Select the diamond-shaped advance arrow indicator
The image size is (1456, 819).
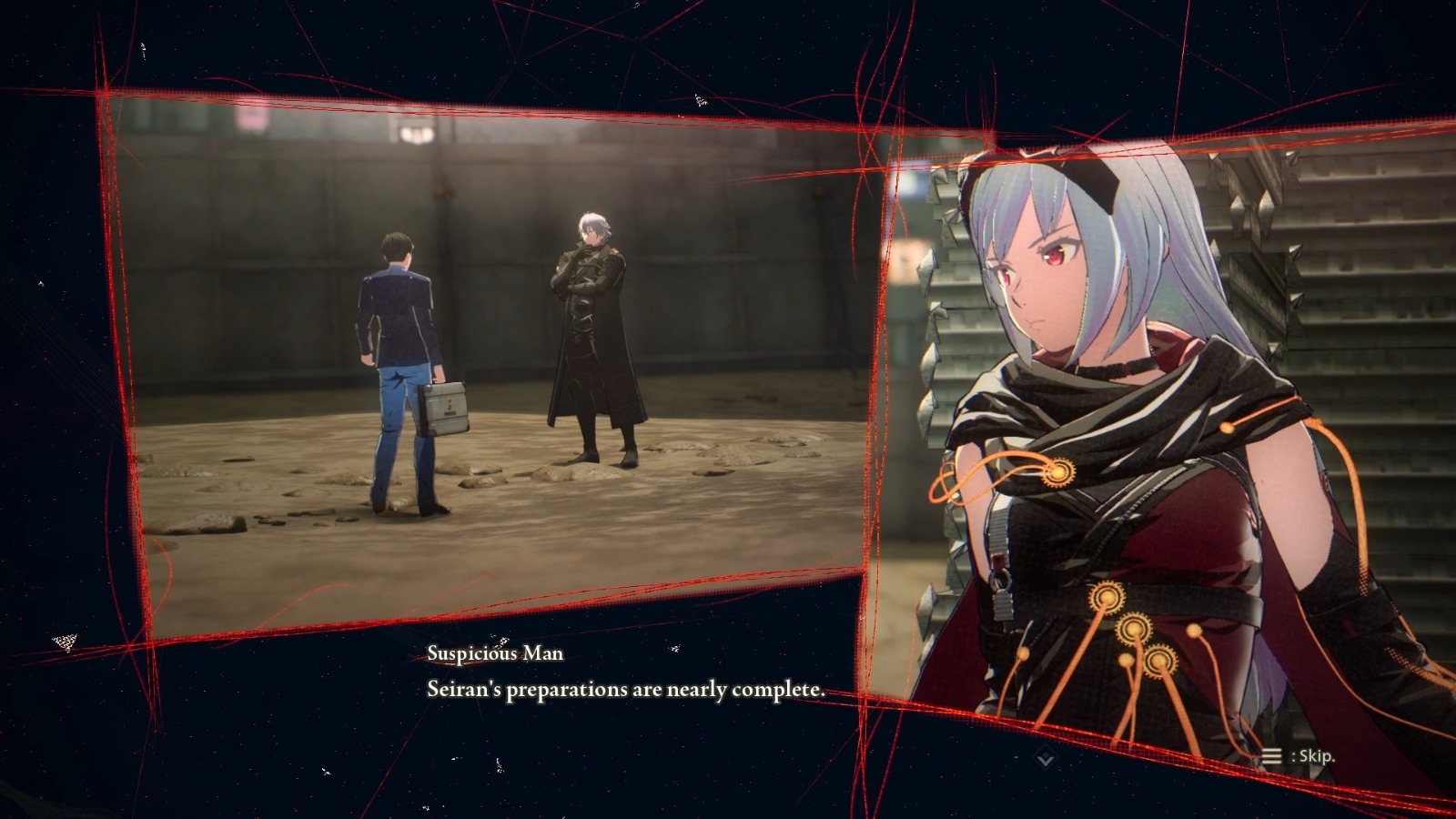point(1044,757)
